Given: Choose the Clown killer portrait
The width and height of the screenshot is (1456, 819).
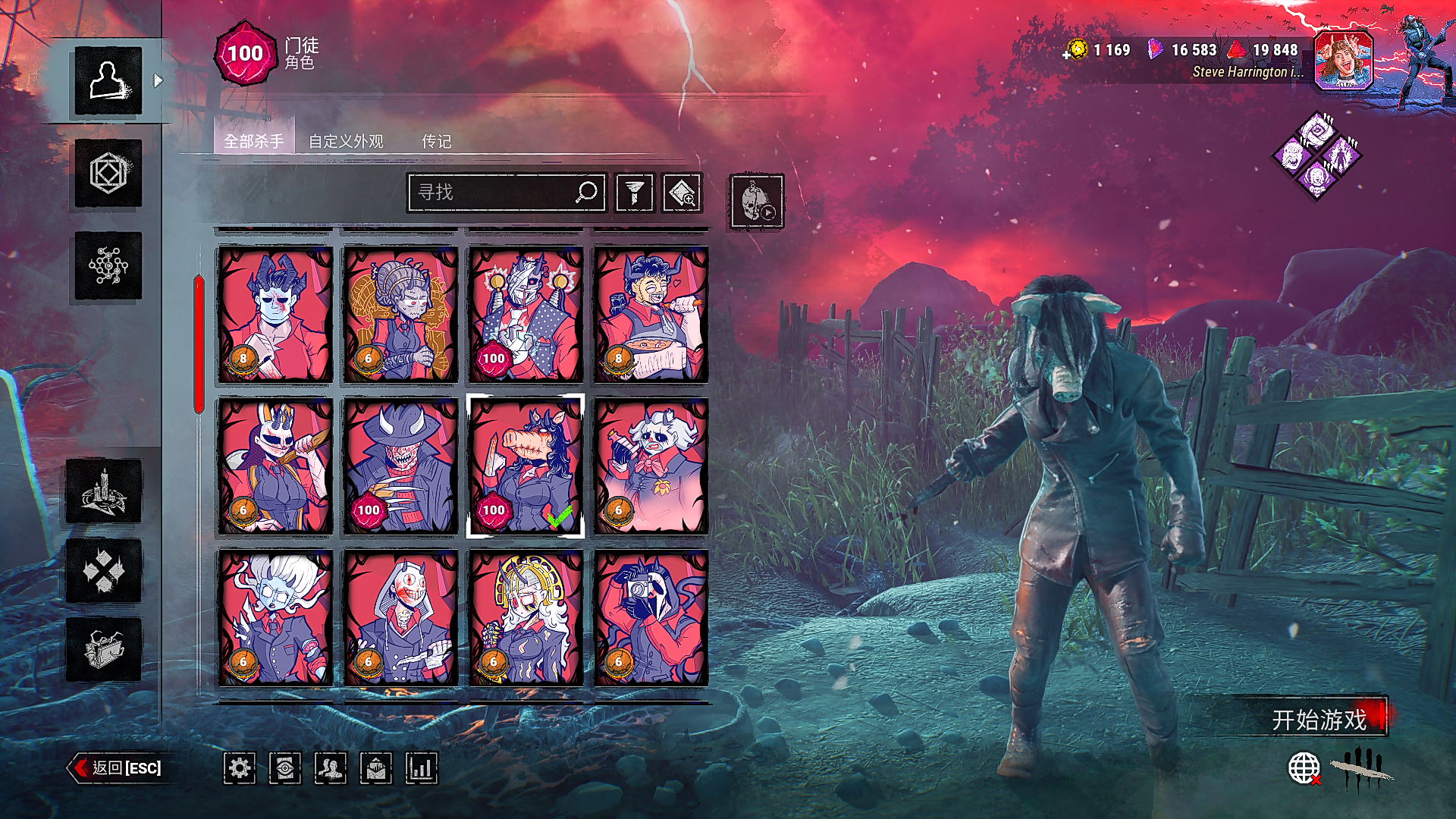Looking at the screenshot, I should point(651,314).
